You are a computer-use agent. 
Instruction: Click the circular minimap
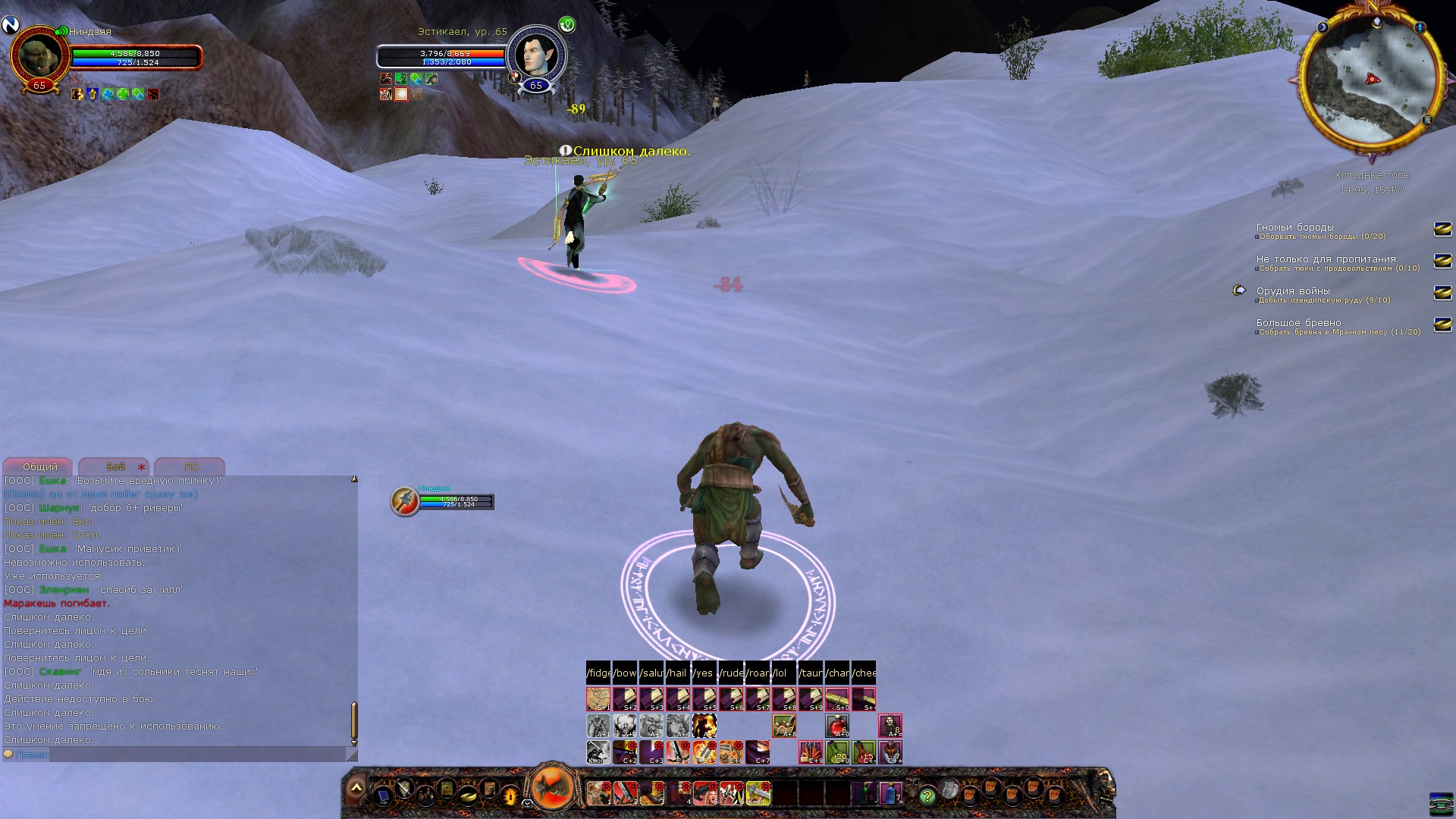click(x=1371, y=78)
